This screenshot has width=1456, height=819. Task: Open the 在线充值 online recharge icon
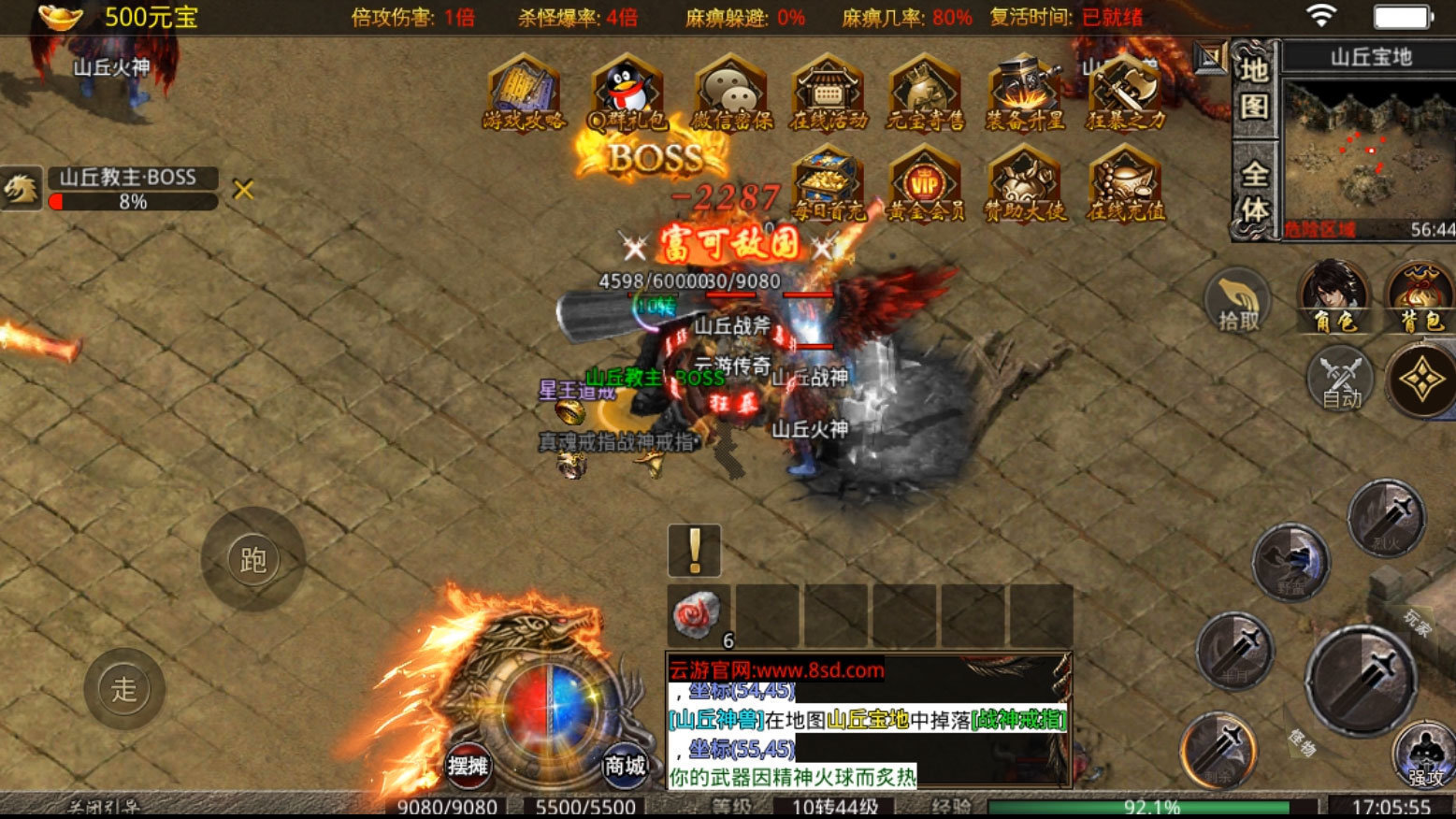(x=1125, y=185)
